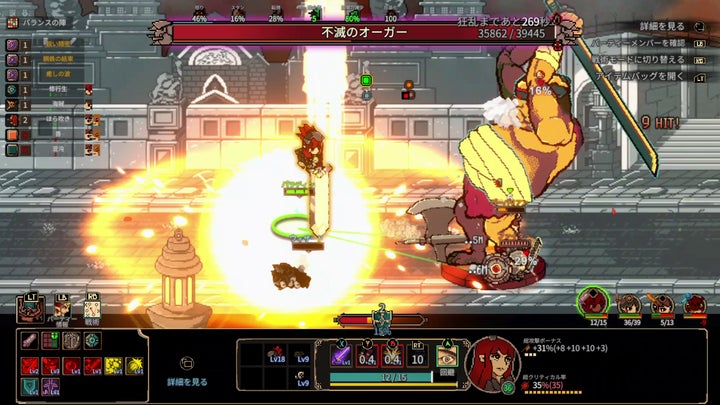The image size is (720, 405).
Task: Select the red-haired party member round portrait
Action: point(593,300)
